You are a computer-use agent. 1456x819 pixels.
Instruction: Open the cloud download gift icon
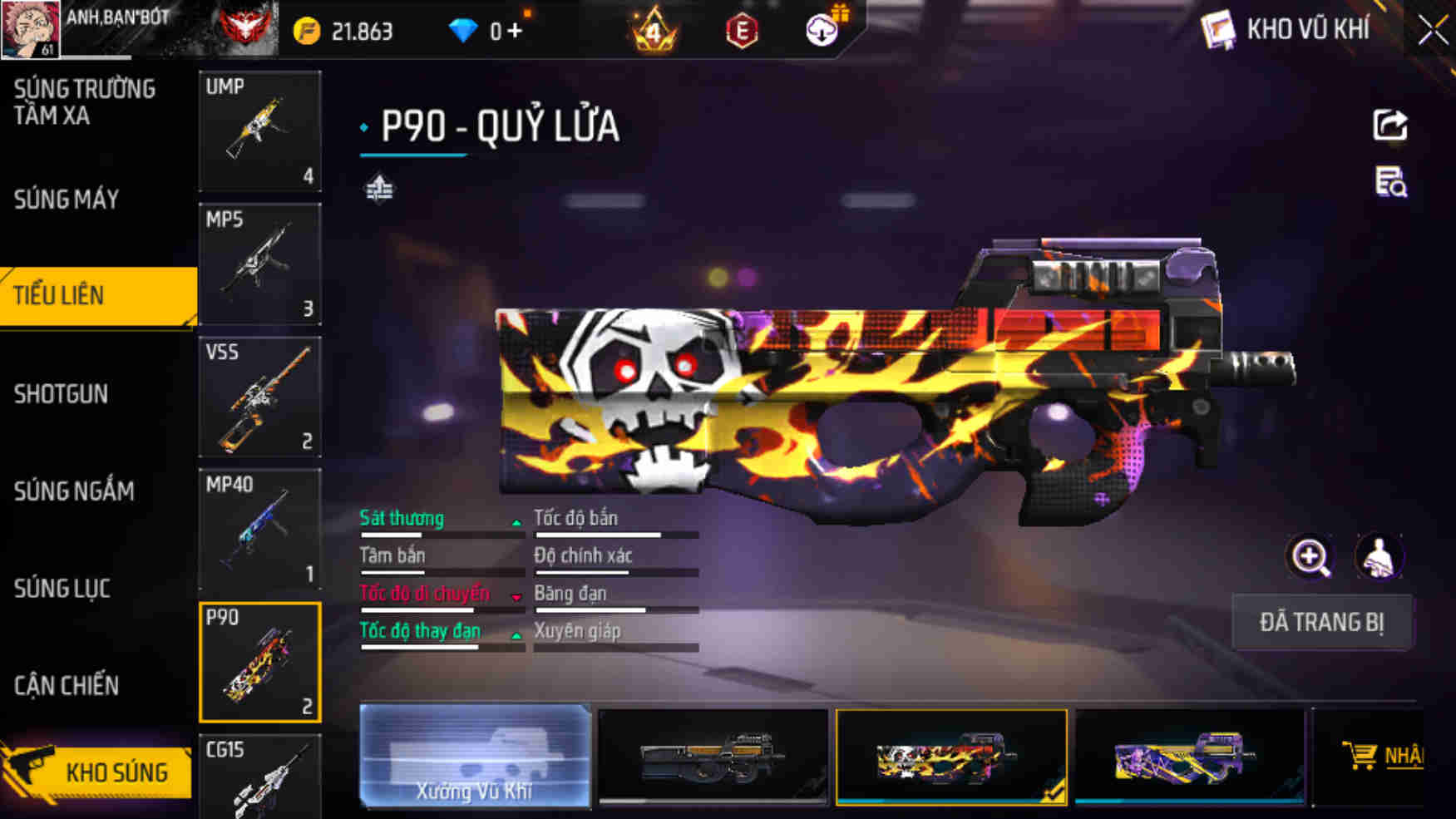click(x=820, y=27)
